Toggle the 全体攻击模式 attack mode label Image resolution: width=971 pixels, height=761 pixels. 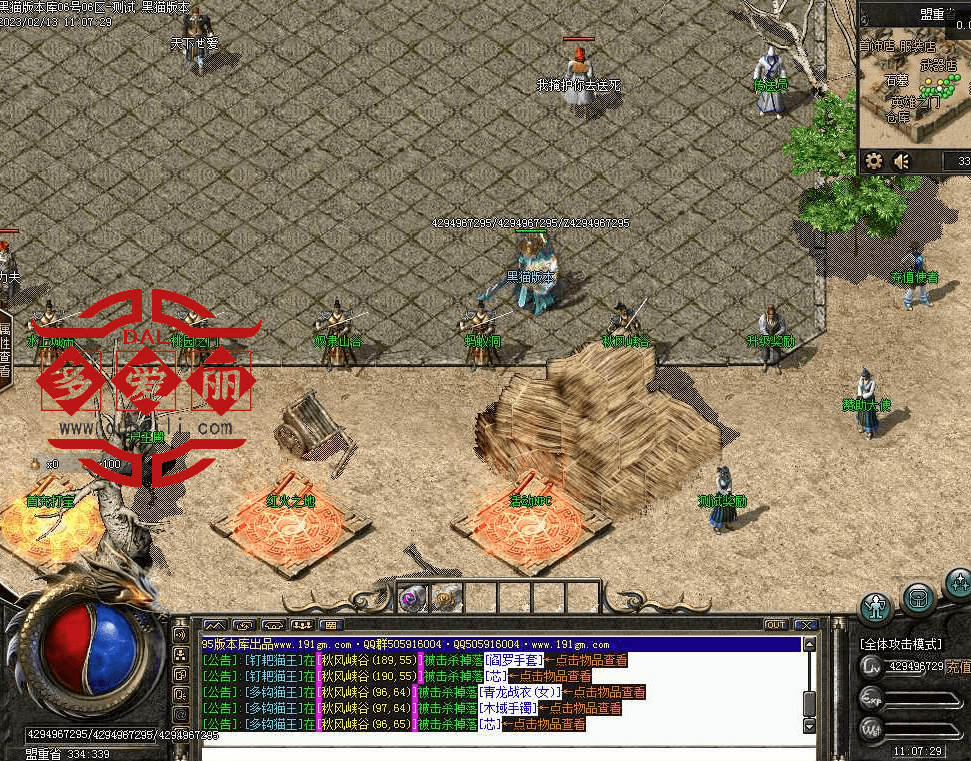pos(900,644)
